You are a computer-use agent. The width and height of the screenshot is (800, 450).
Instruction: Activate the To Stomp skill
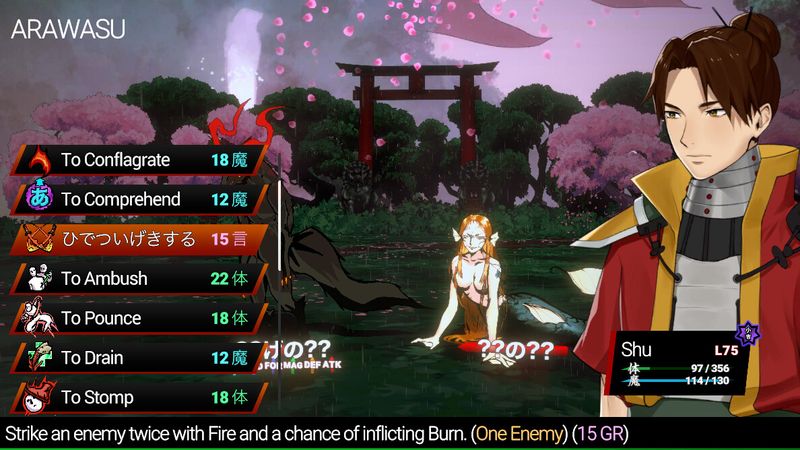click(x=140, y=398)
